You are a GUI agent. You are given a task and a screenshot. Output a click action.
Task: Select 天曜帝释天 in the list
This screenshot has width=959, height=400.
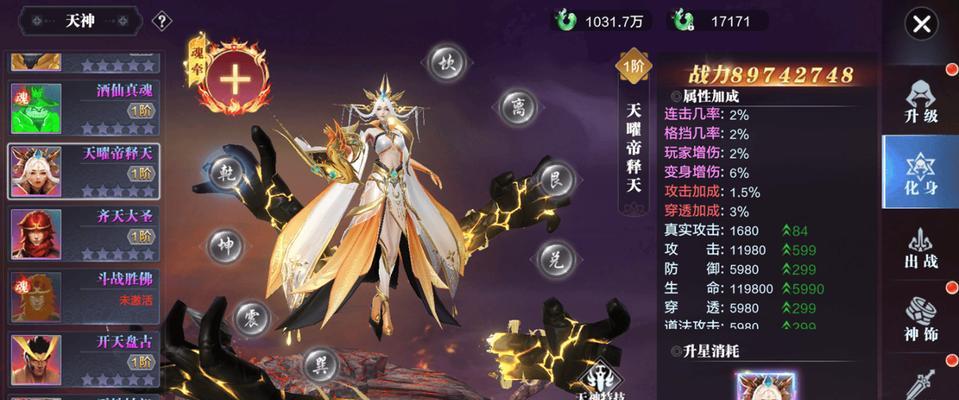[83, 170]
